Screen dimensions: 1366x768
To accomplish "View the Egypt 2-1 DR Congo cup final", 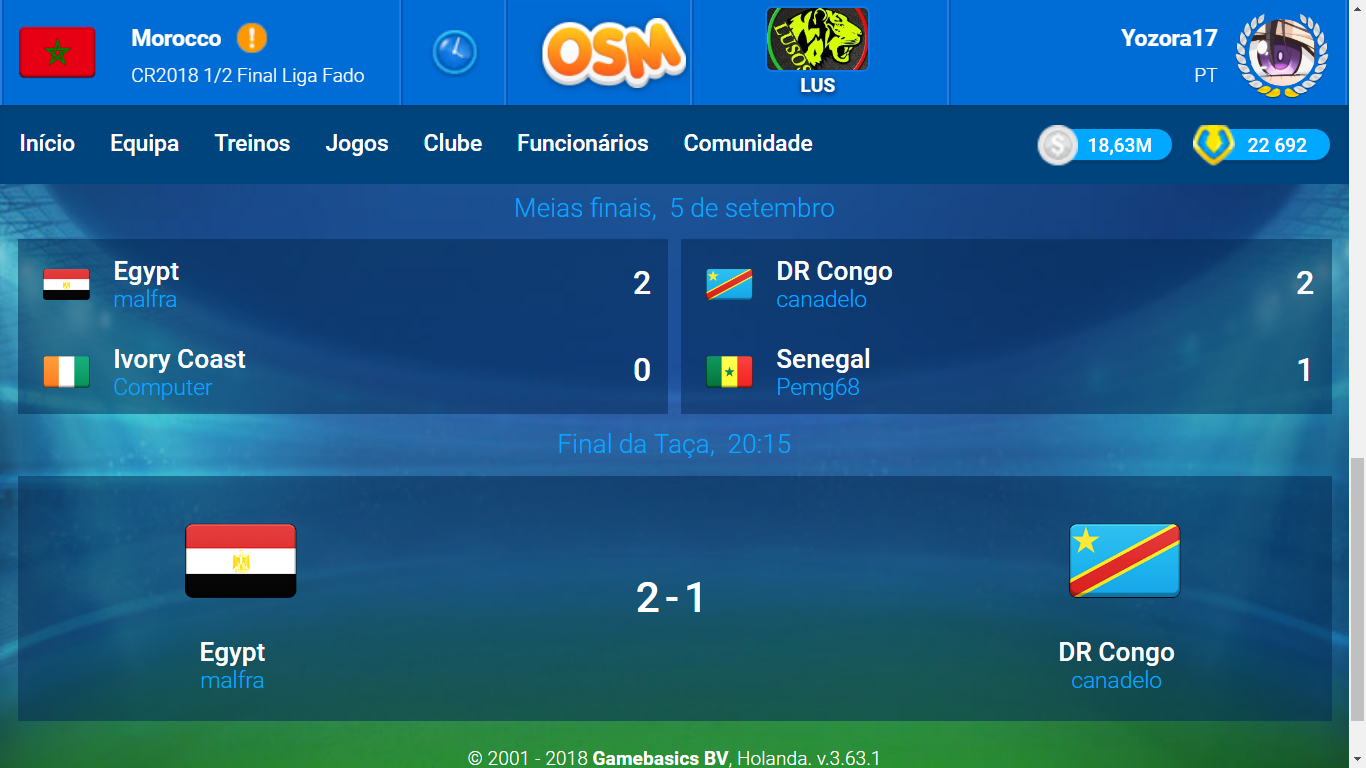I will point(674,598).
